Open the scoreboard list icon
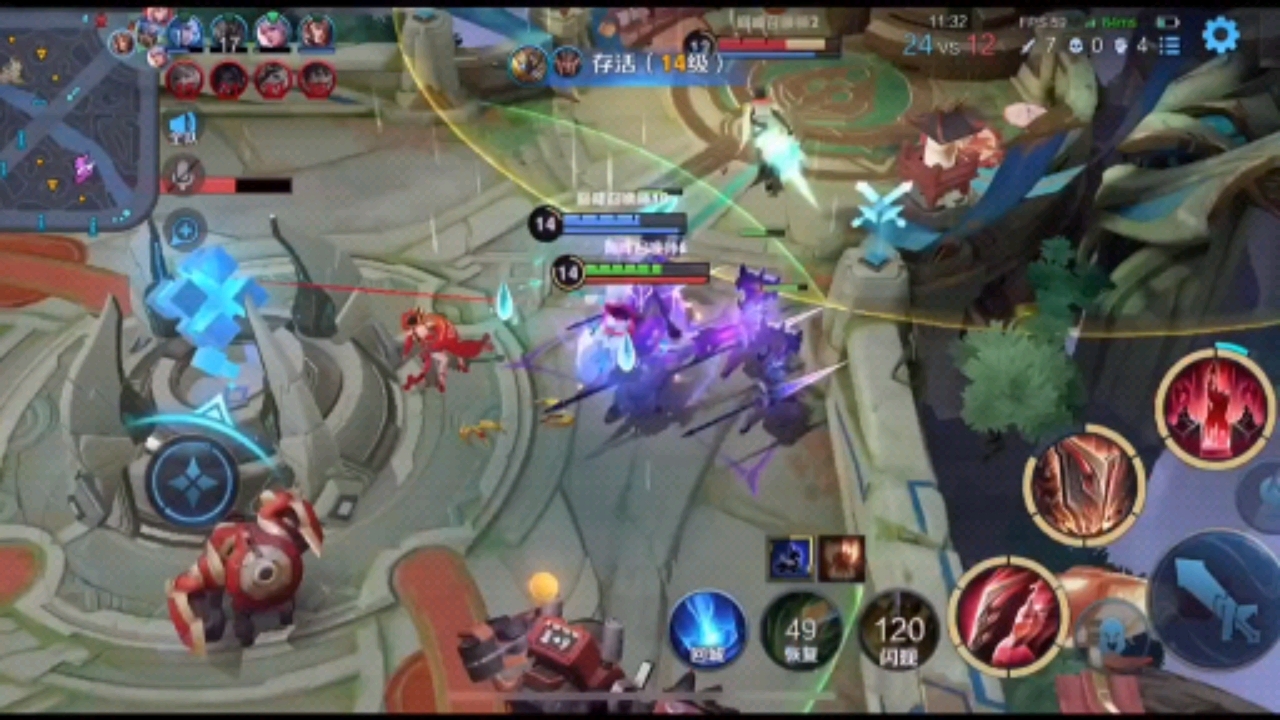The width and height of the screenshot is (1280, 720). [1170, 45]
